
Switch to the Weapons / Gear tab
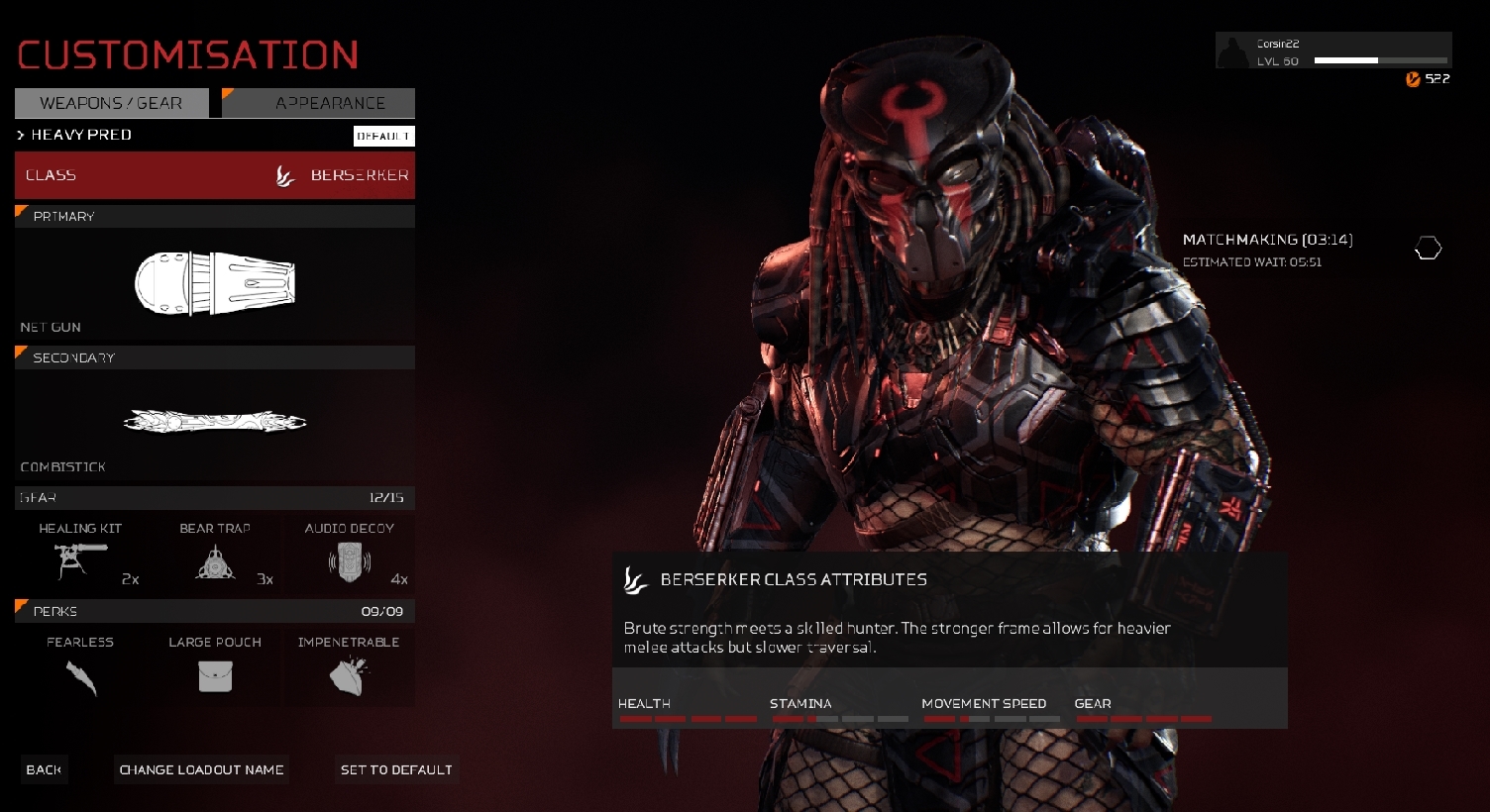[111, 103]
